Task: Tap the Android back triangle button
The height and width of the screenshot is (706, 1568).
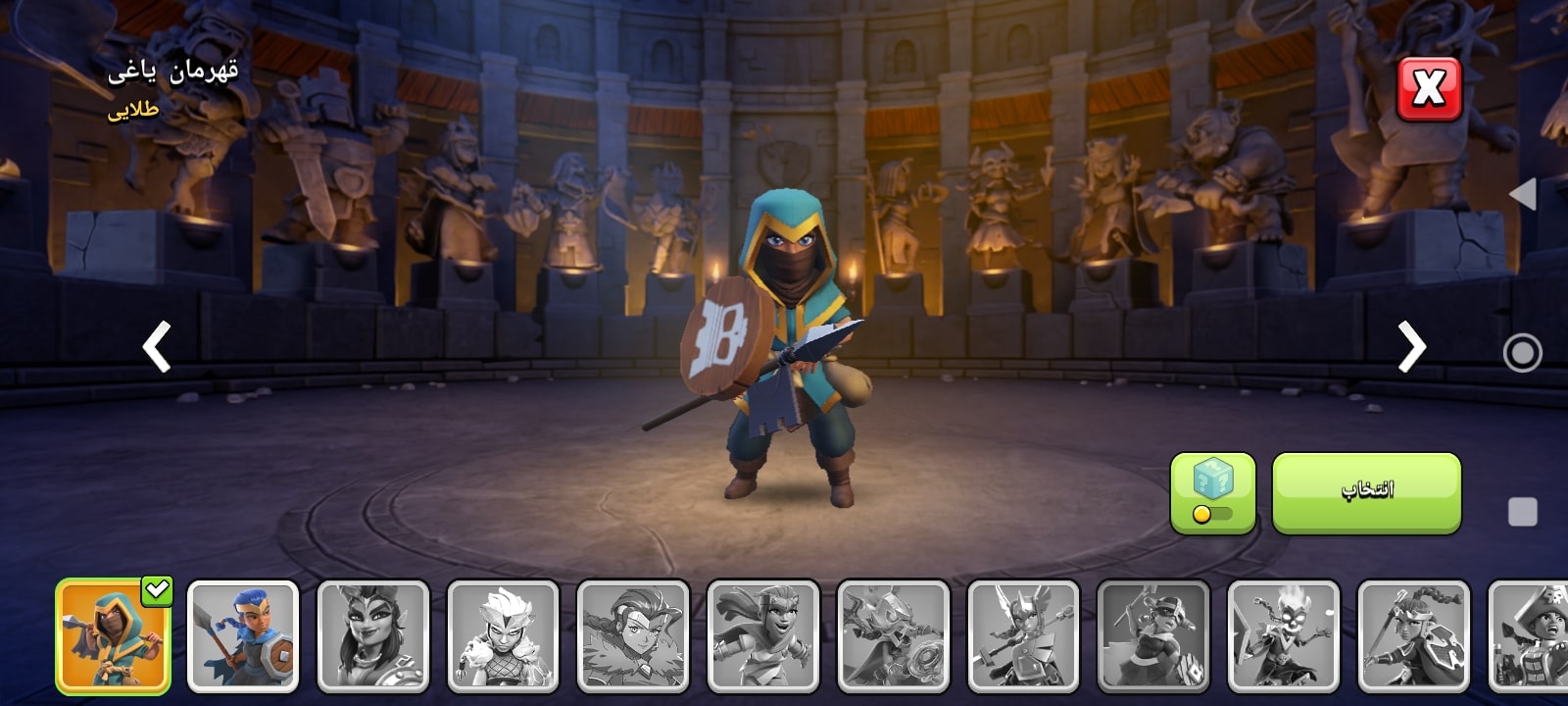Action: tap(1522, 194)
